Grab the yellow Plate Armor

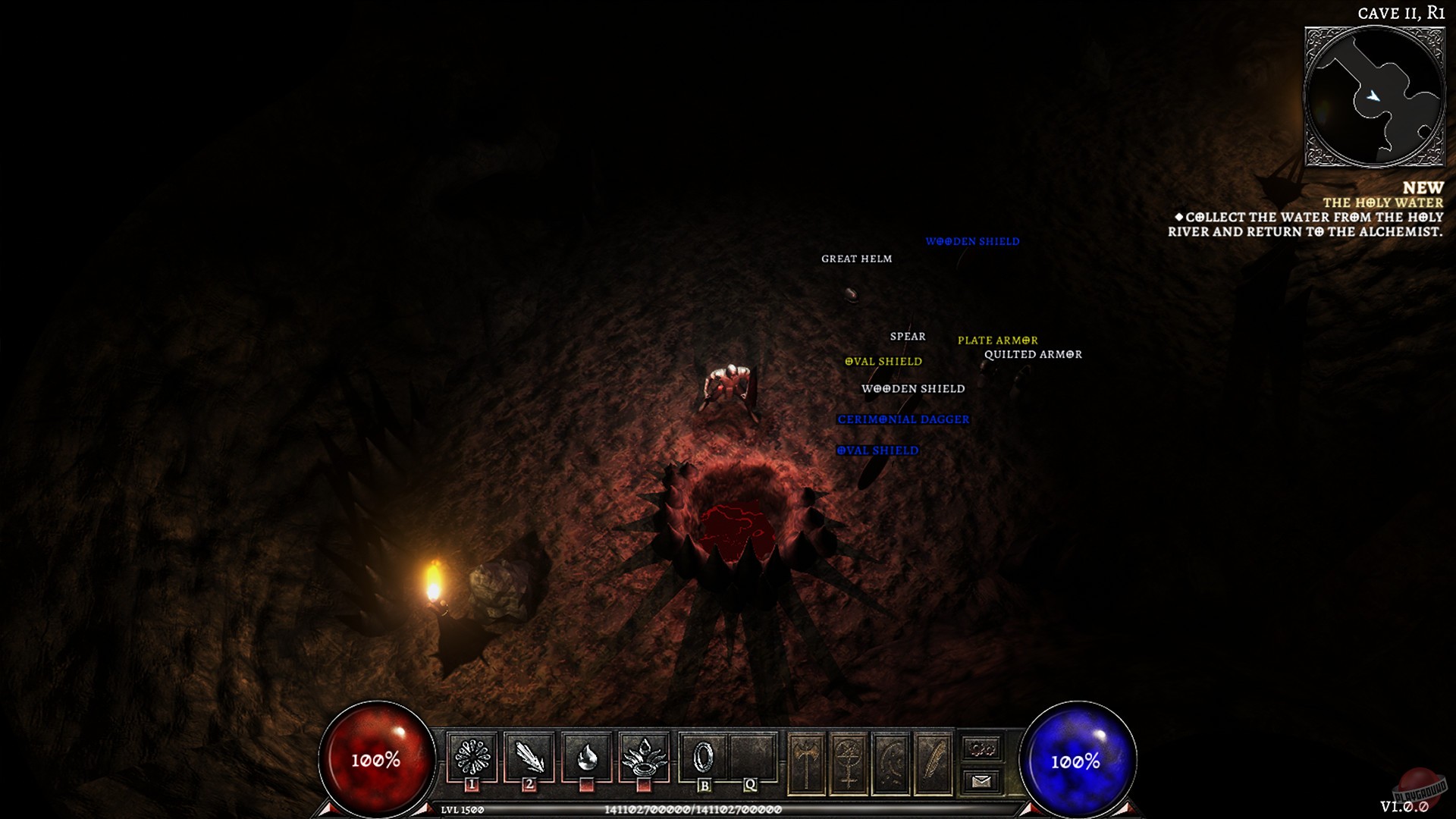click(x=997, y=340)
